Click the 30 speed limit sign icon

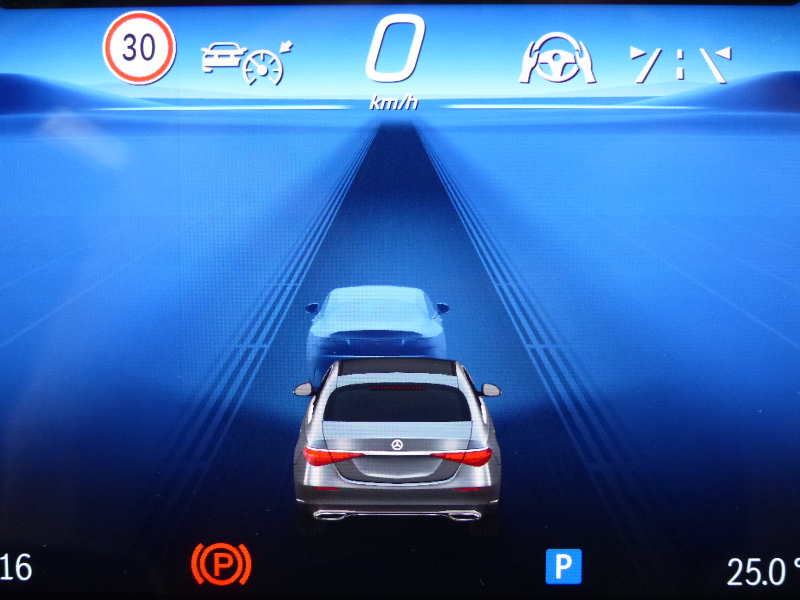(x=139, y=48)
